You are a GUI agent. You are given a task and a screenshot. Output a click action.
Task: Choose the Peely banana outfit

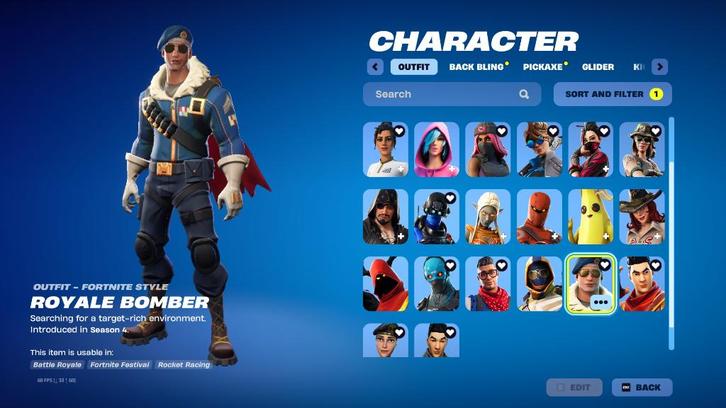tap(591, 216)
